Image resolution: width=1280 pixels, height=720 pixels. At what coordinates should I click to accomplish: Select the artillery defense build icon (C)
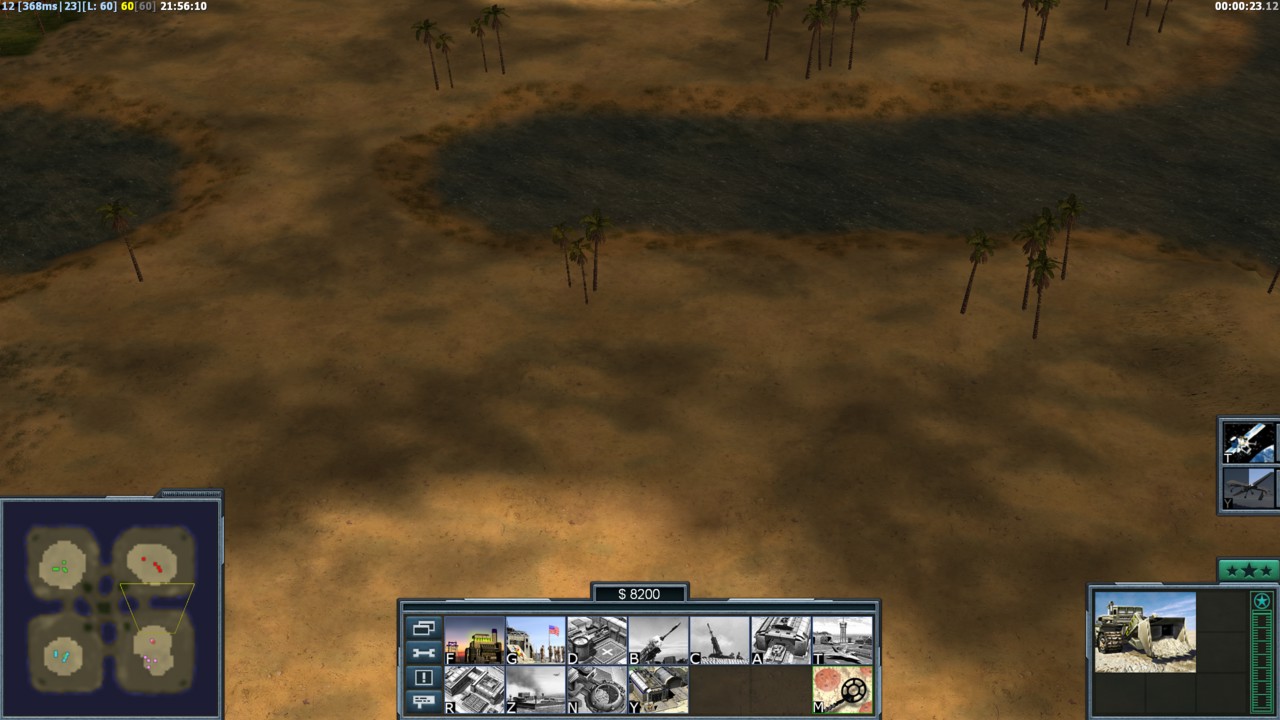coord(719,640)
